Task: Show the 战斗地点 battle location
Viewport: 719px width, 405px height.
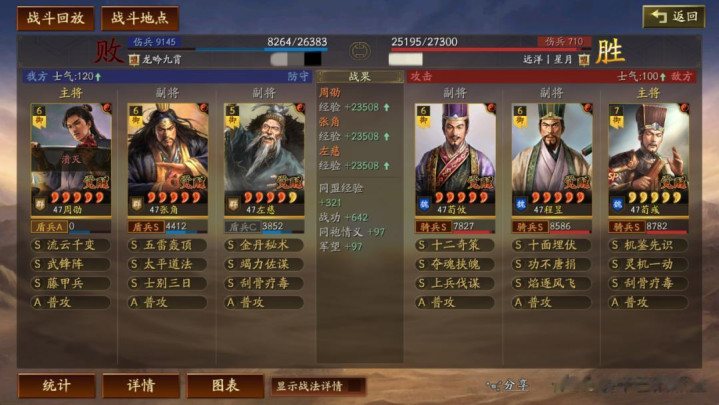Action: coord(139,18)
